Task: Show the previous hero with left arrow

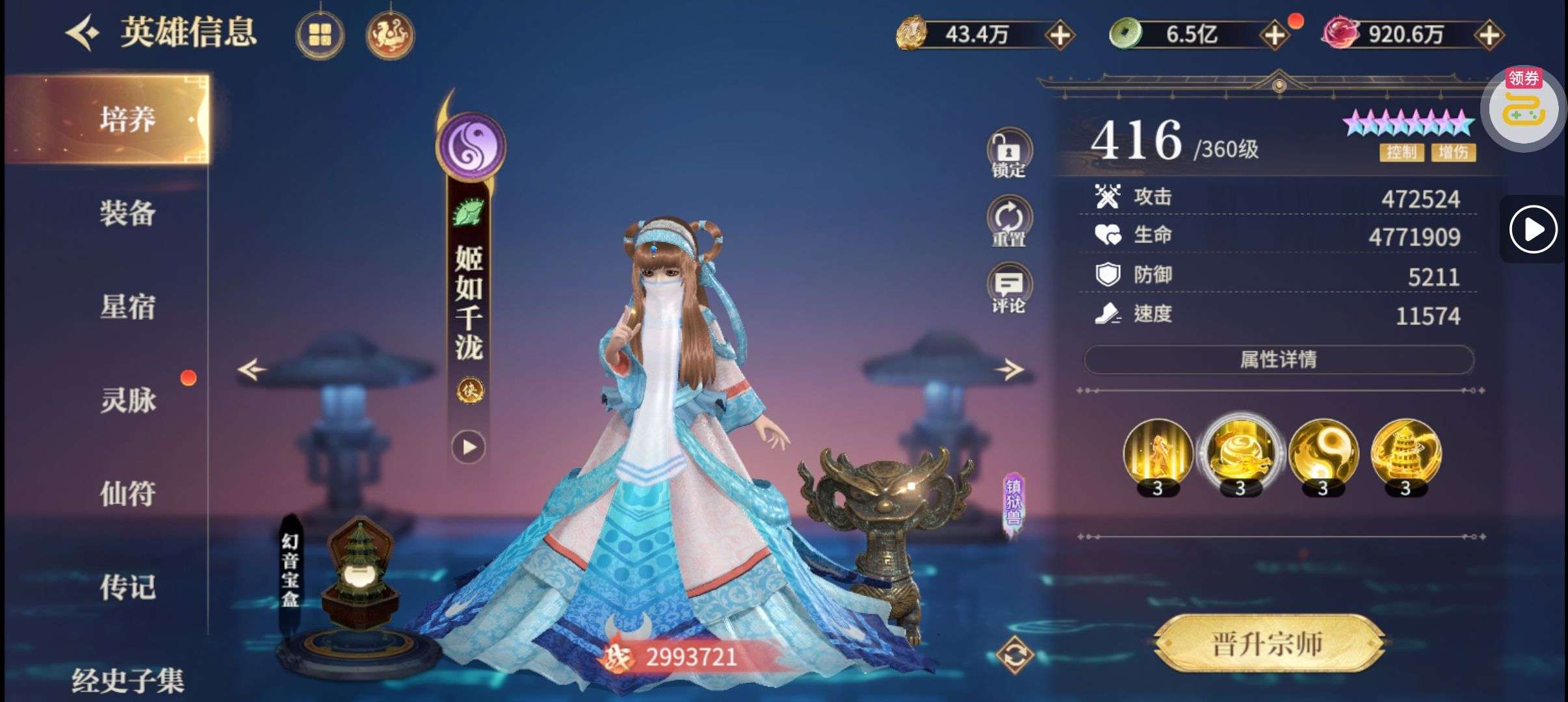Action: [252, 370]
